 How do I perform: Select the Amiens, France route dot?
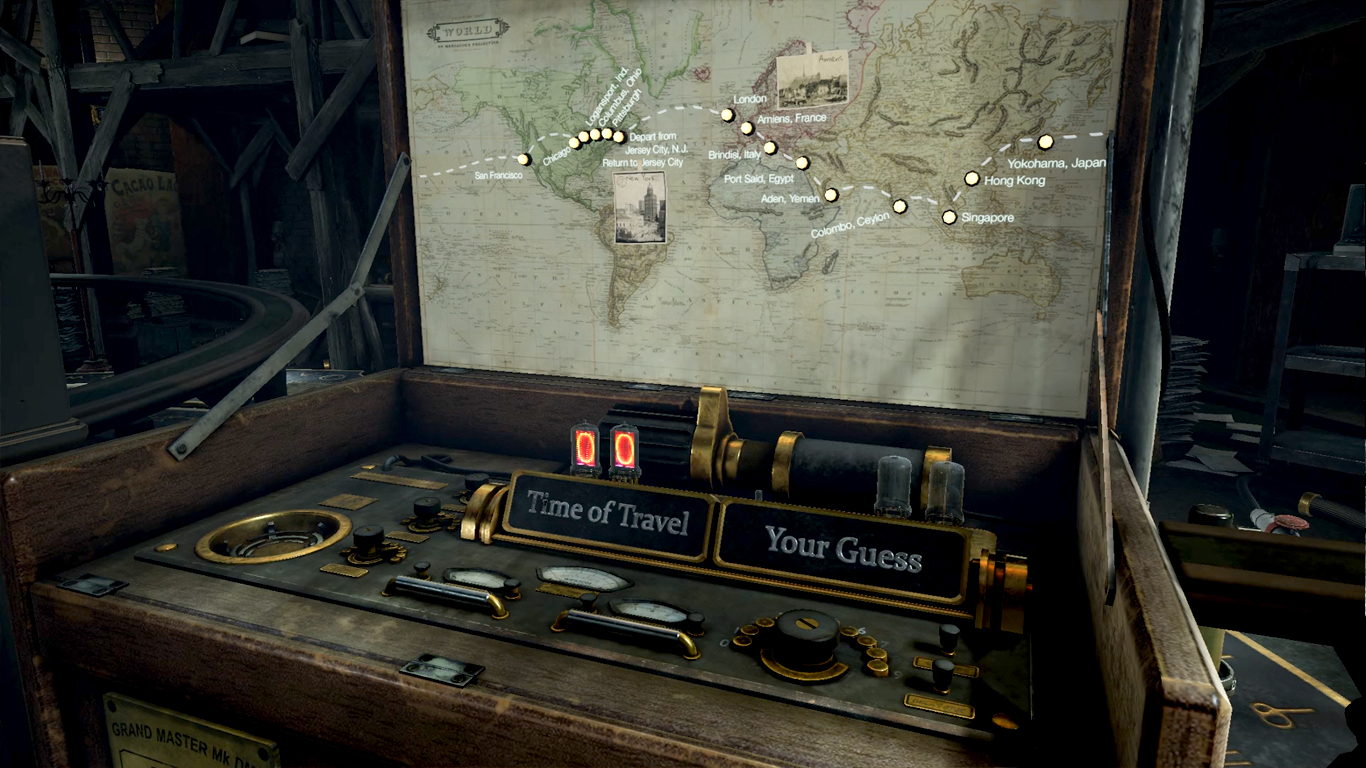747,128
